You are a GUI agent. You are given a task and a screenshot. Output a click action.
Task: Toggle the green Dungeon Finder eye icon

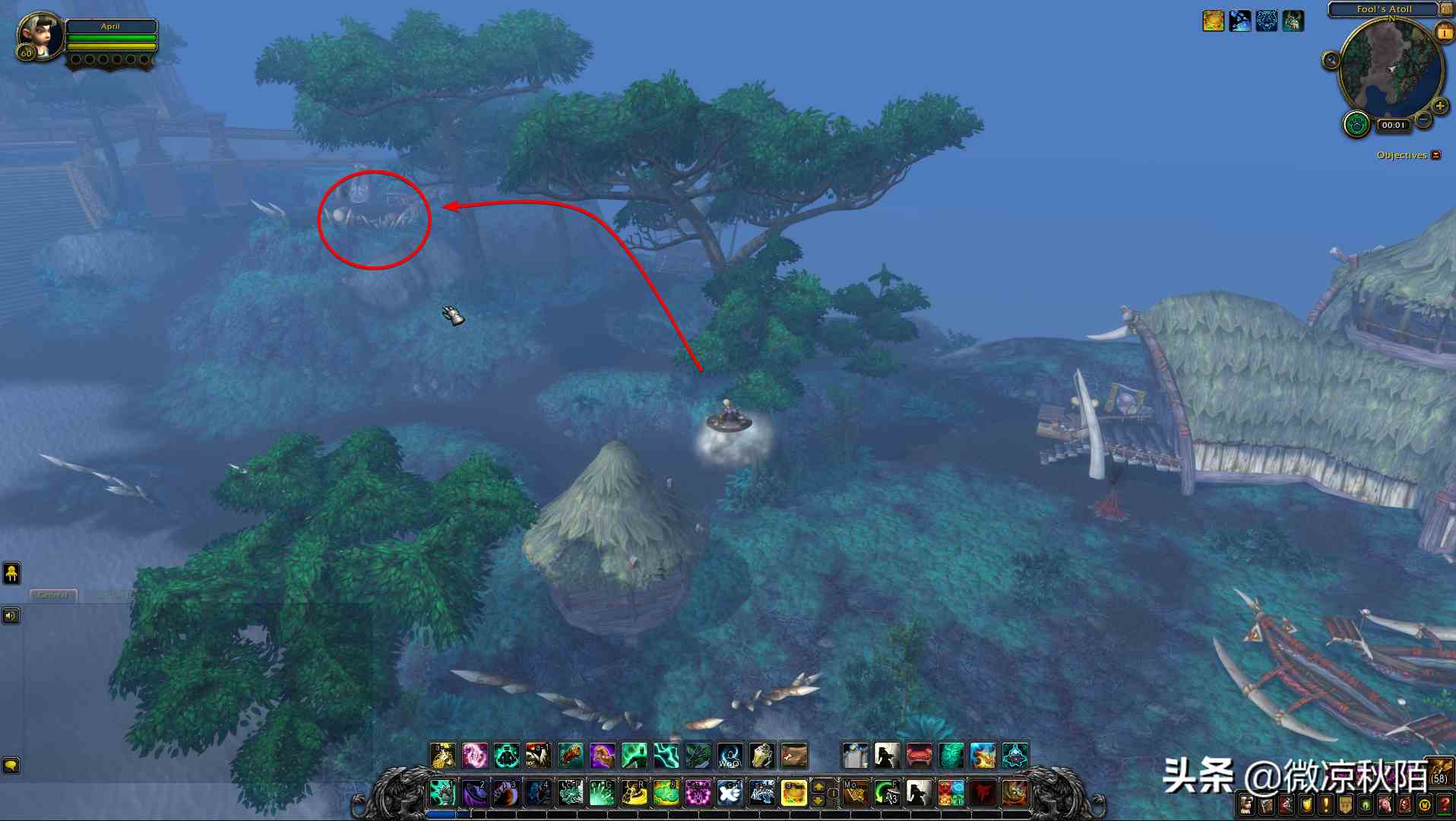(x=1364, y=805)
